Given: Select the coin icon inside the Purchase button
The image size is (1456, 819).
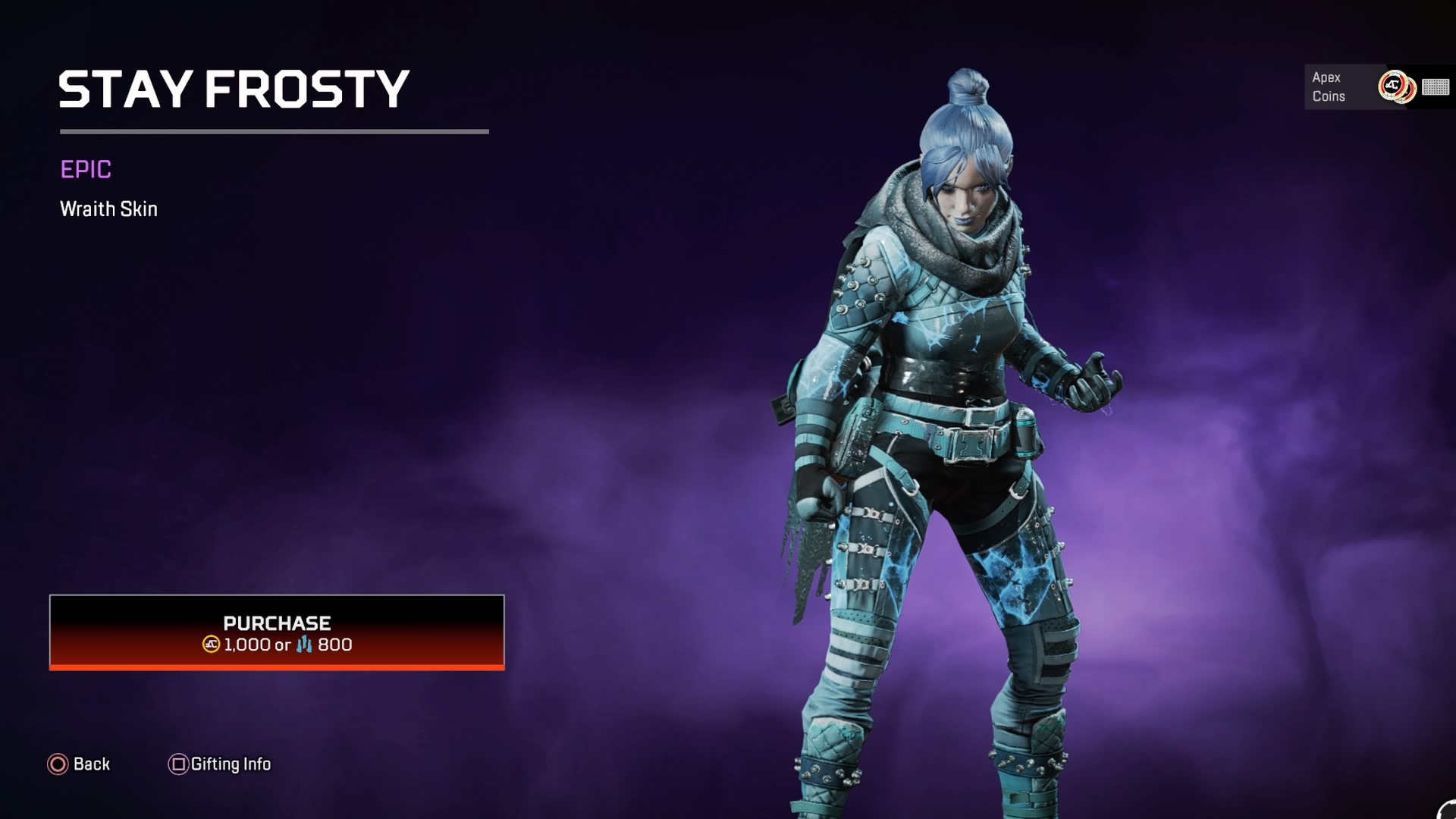Looking at the screenshot, I should point(211,645).
